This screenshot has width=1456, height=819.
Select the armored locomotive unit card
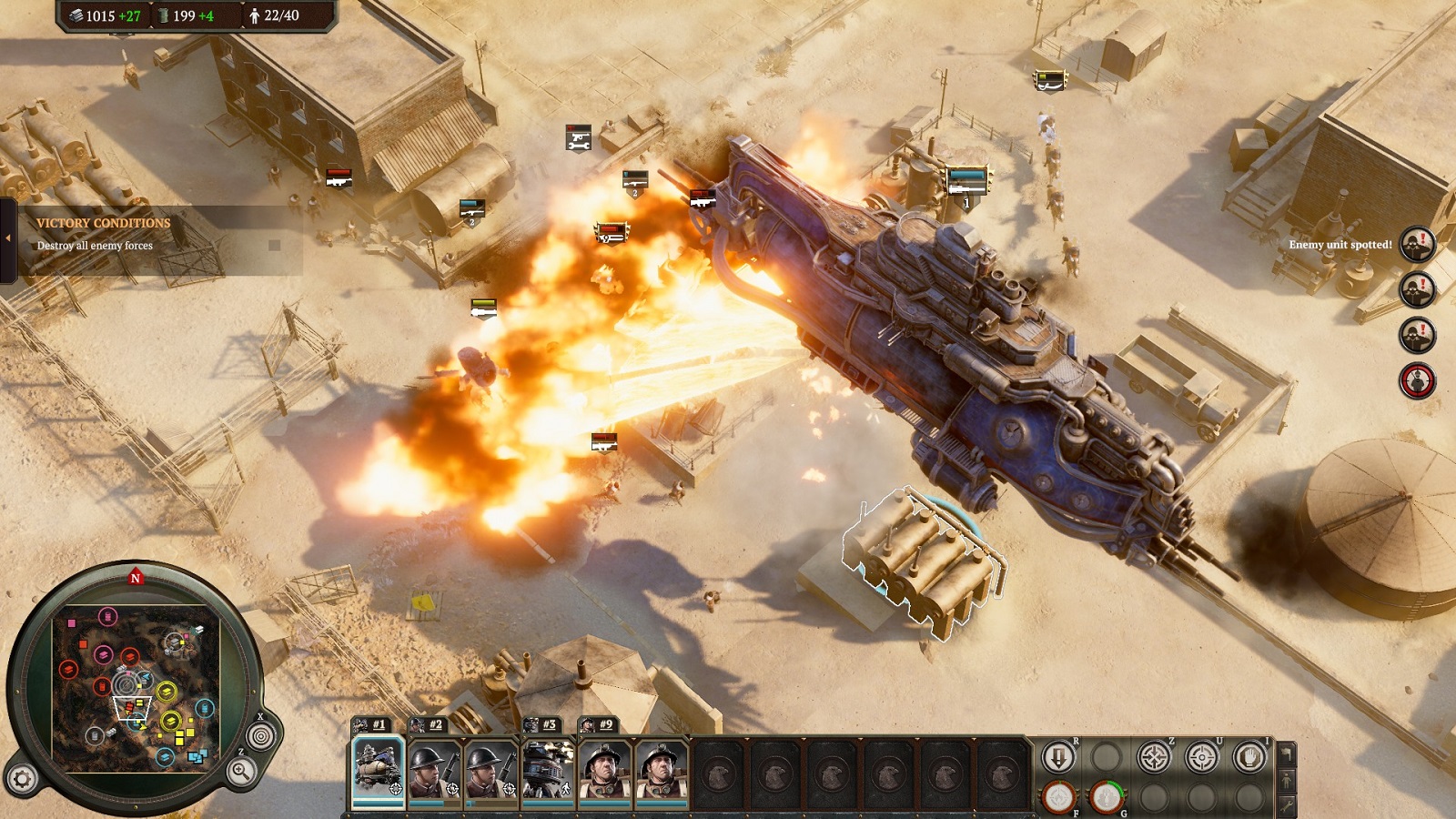(x=378, y=770)
